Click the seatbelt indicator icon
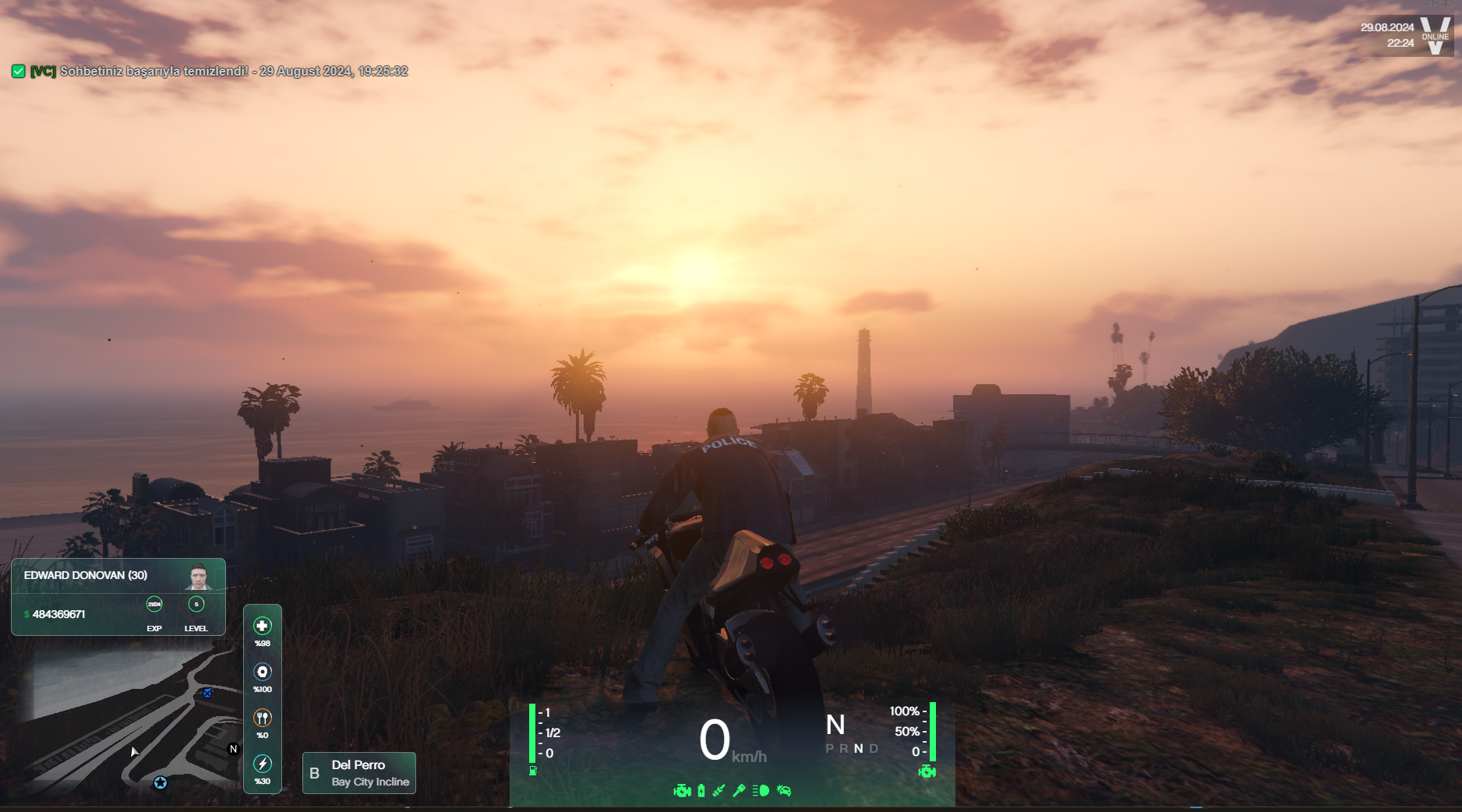Image resolution: width=1462 pixels, height=812 pixels. click(x=719, y=791)
